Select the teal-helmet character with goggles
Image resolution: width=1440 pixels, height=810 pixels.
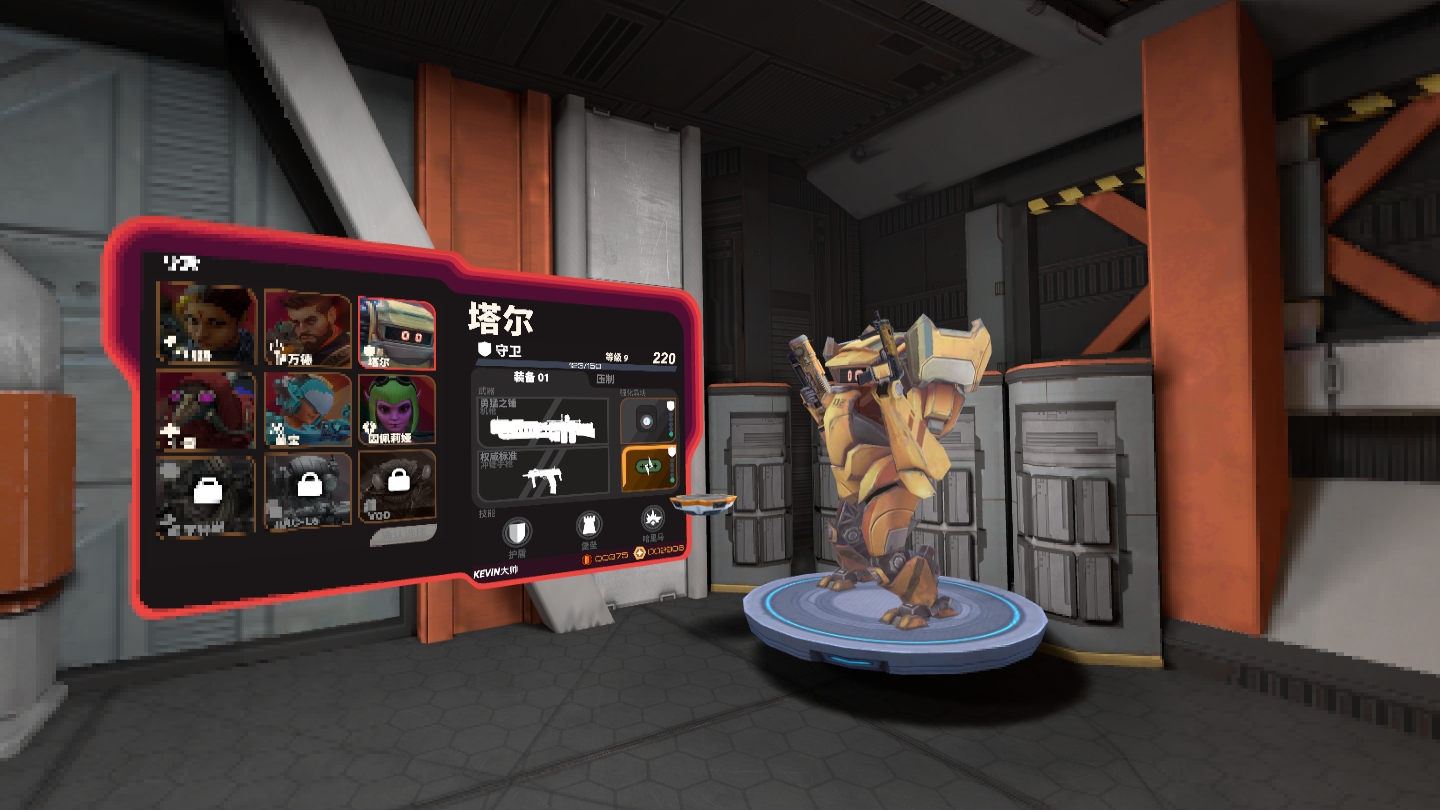point(307,409)
